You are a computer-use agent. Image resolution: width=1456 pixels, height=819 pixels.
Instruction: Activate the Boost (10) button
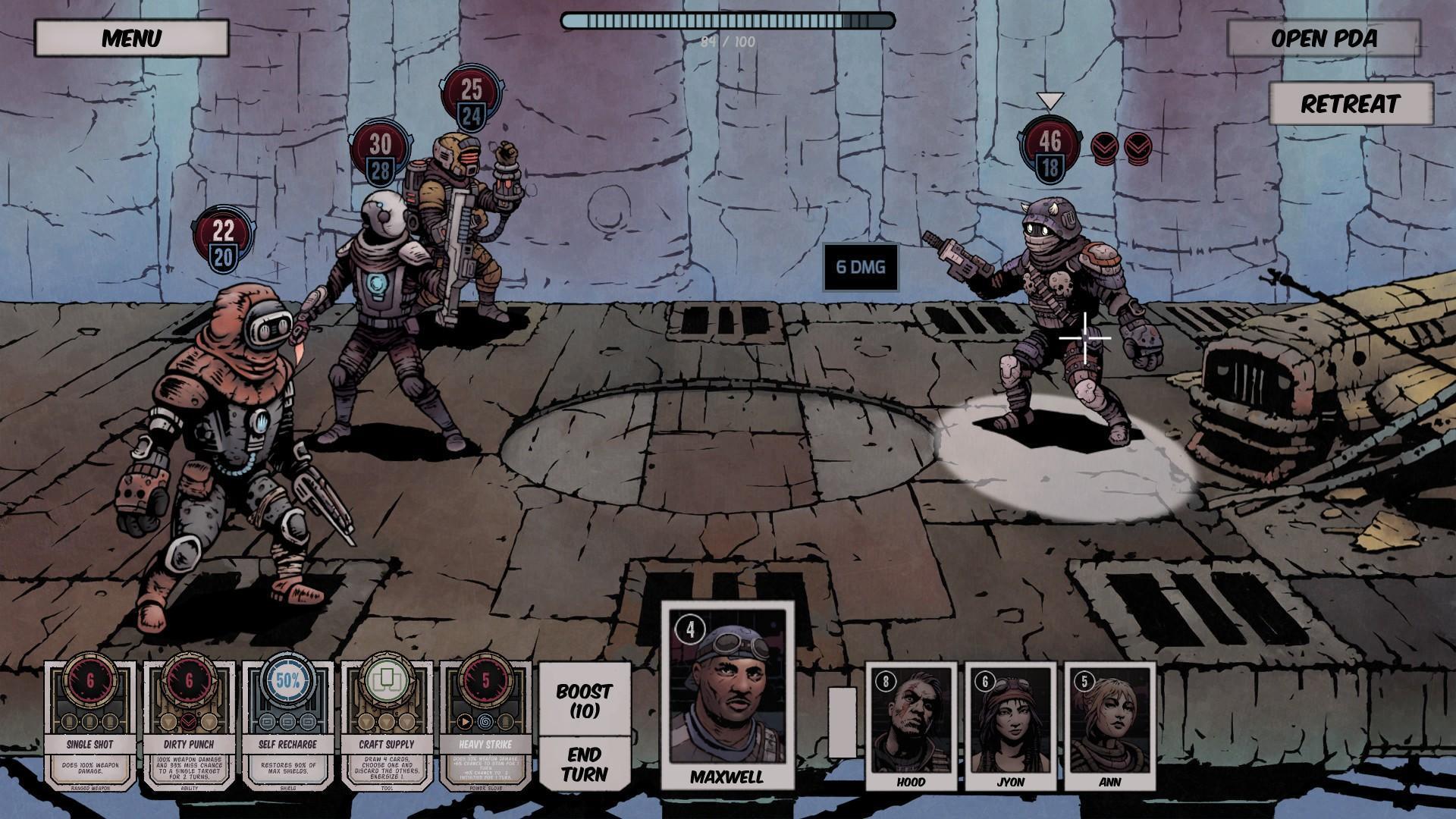point(584,700)
